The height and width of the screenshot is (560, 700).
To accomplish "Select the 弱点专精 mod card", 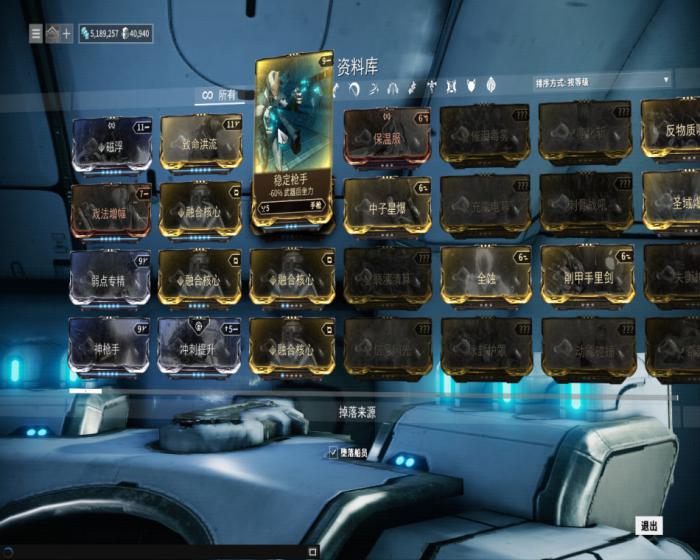I will pos(111,277).
